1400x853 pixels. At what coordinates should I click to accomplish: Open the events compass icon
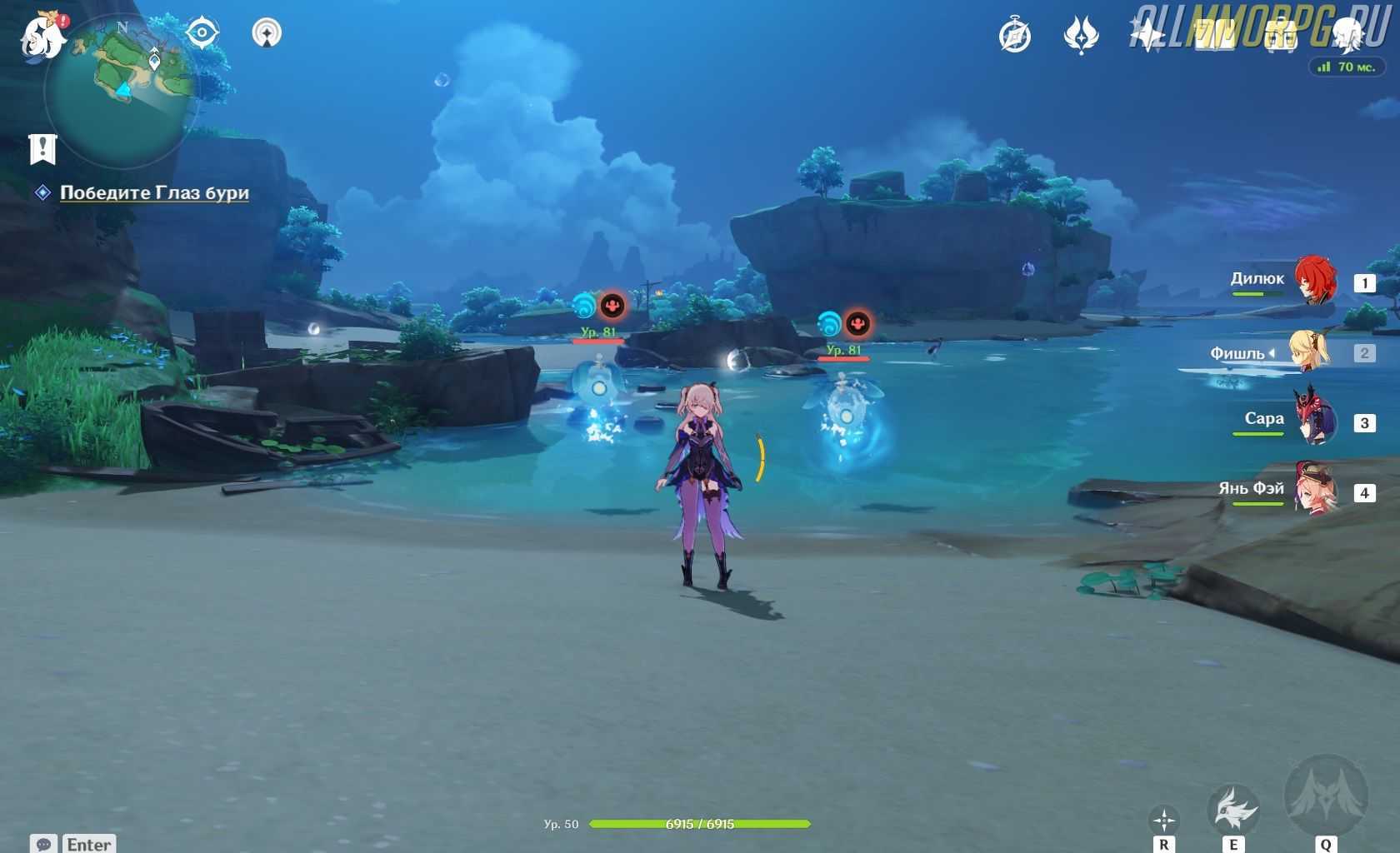click(x=1015, y=36)
